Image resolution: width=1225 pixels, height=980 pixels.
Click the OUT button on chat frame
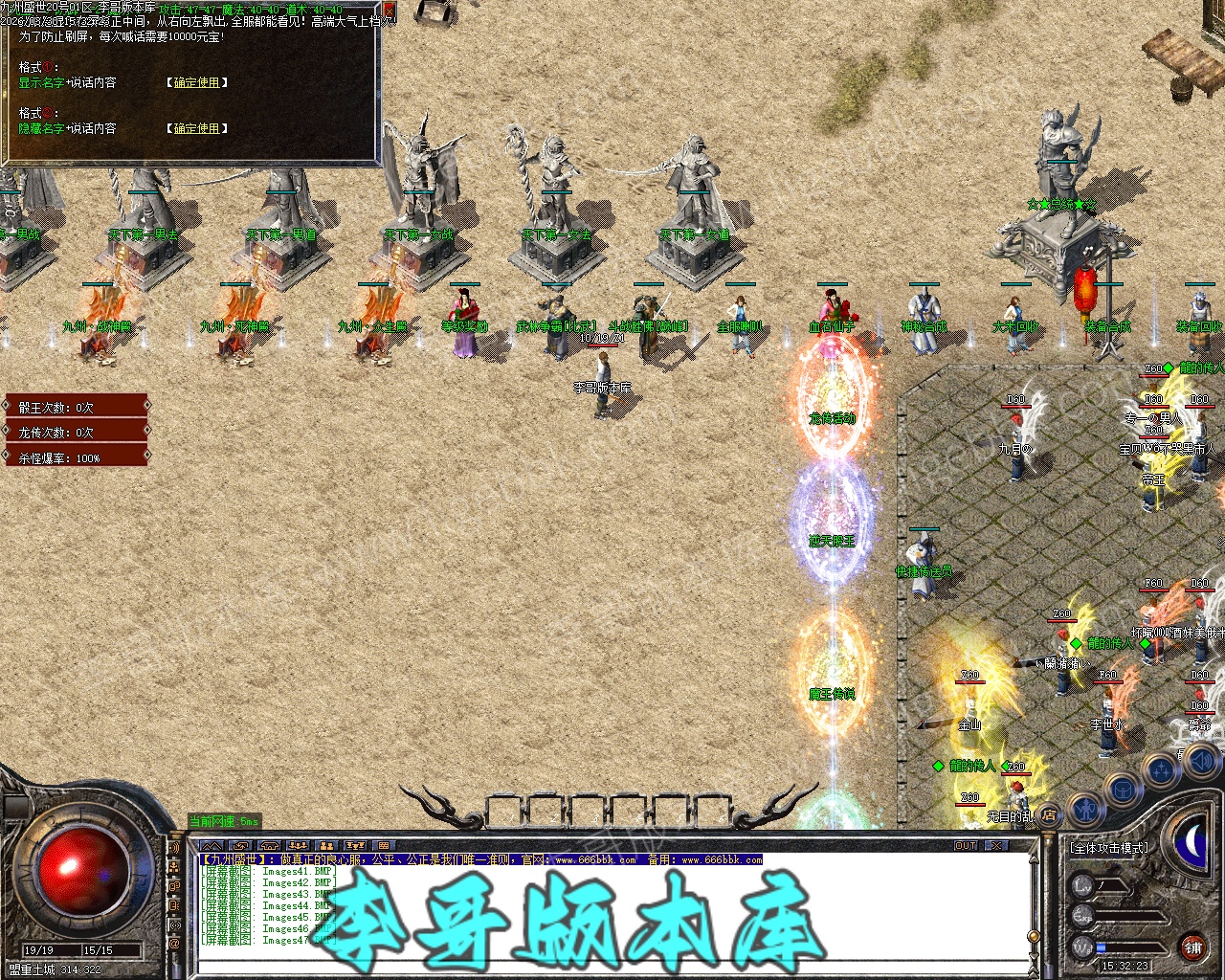tap(966, 846)
